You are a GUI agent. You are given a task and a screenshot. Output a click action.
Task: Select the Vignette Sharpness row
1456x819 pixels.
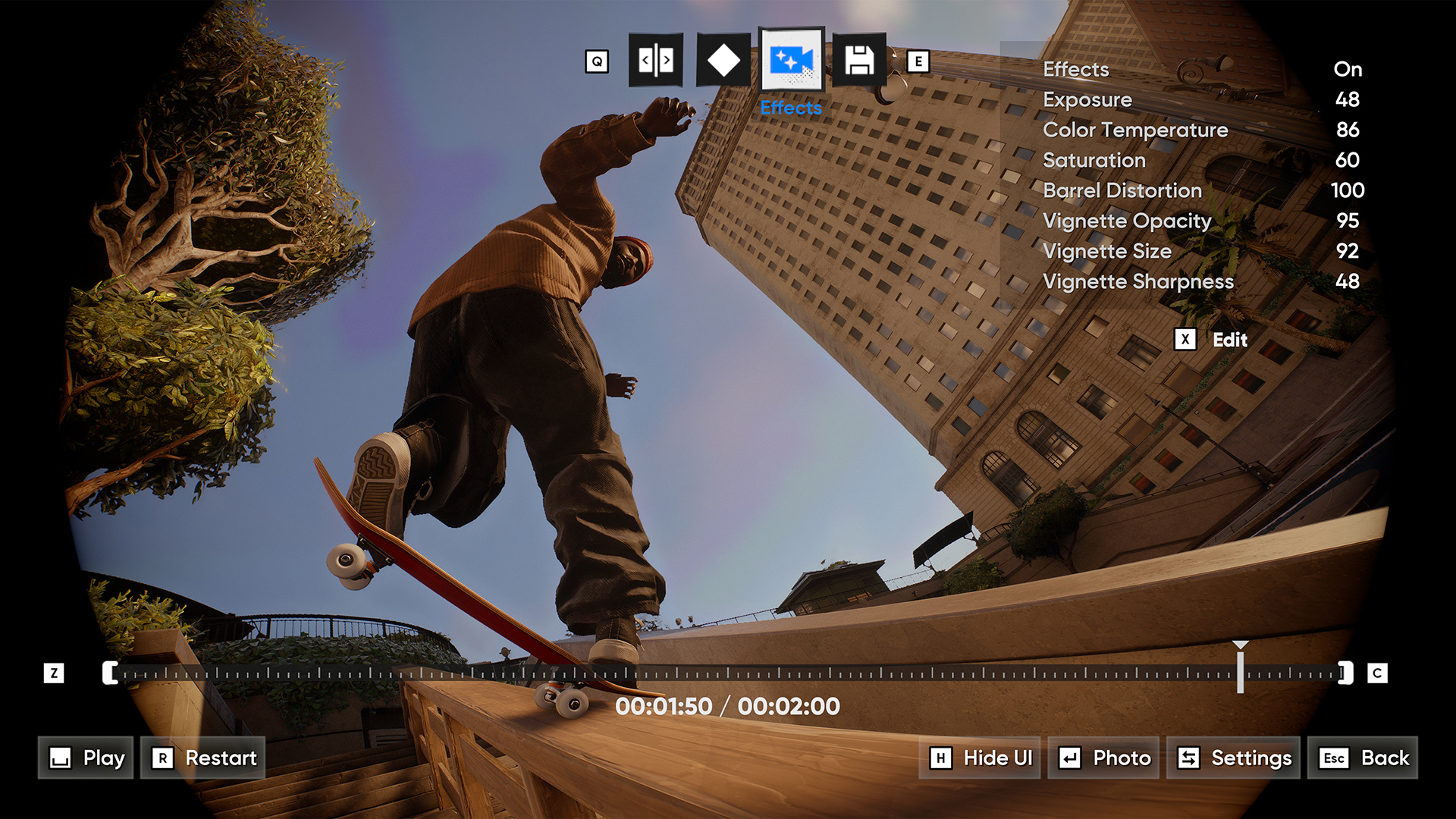[1202, 281]
